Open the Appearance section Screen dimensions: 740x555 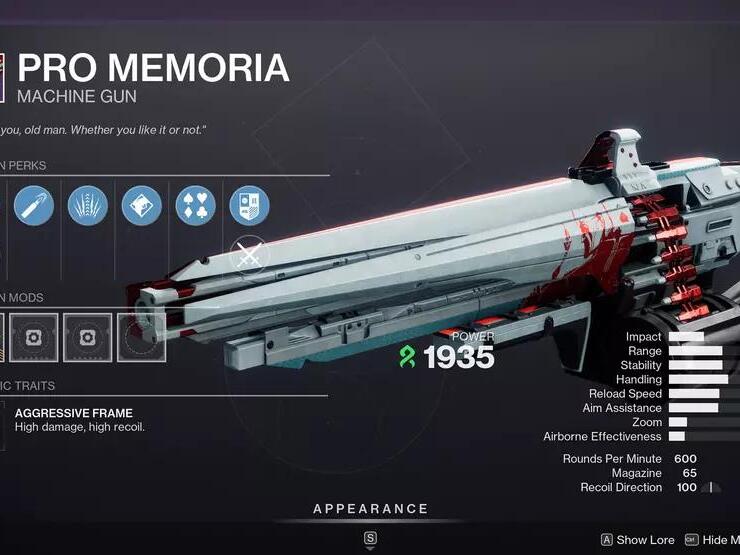[x=370, y=509]
